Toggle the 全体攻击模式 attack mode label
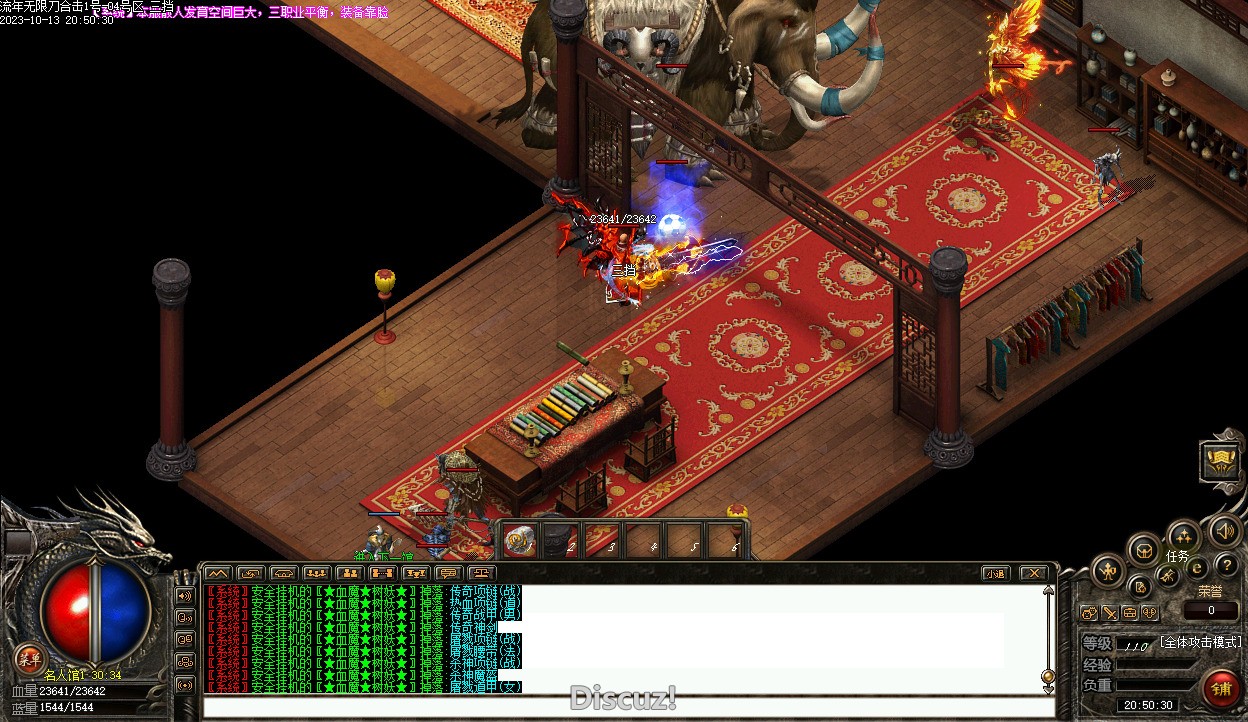The image size is (1248, 722). (1200, 642)
